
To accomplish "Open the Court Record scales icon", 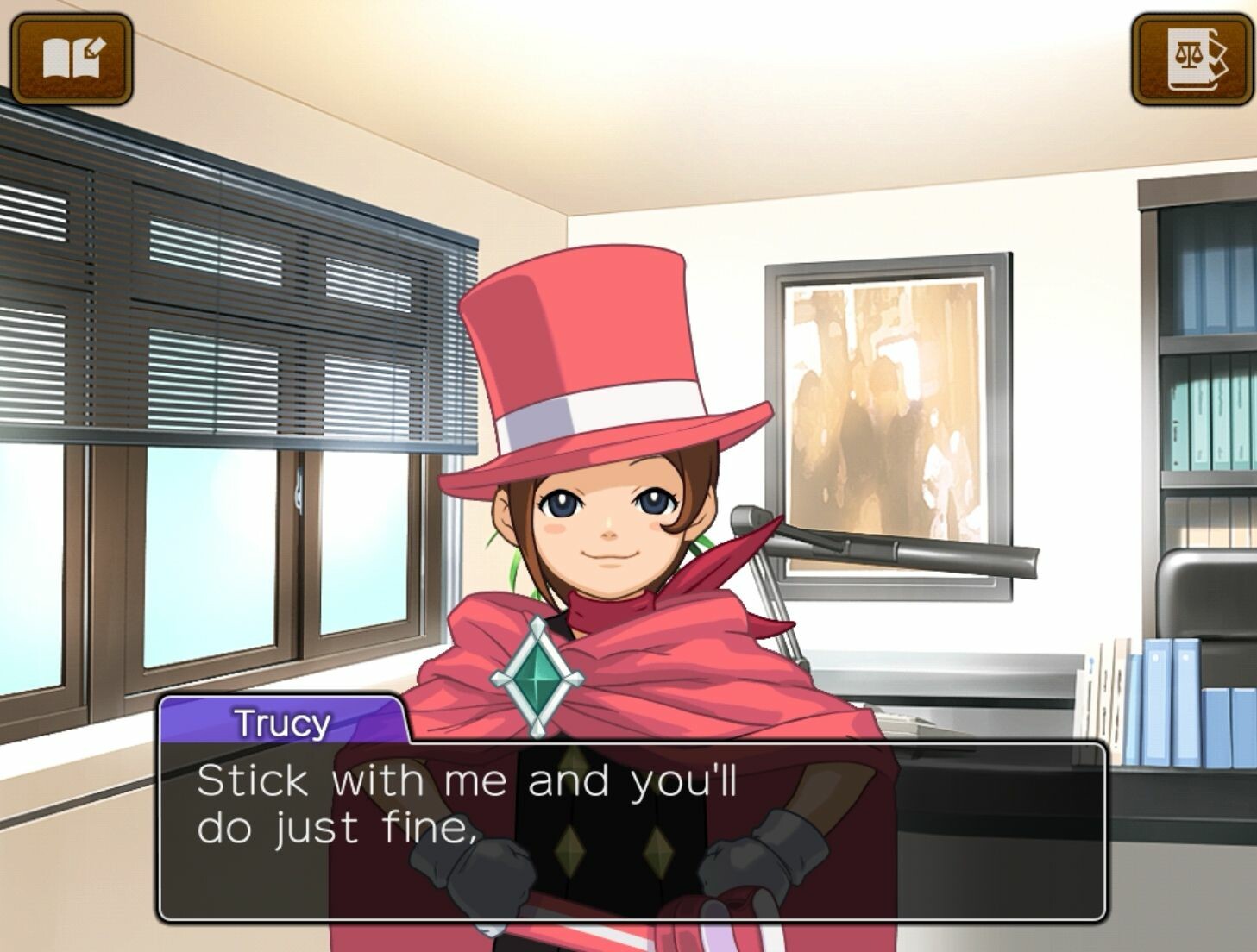I will (x=1191, y=59).
